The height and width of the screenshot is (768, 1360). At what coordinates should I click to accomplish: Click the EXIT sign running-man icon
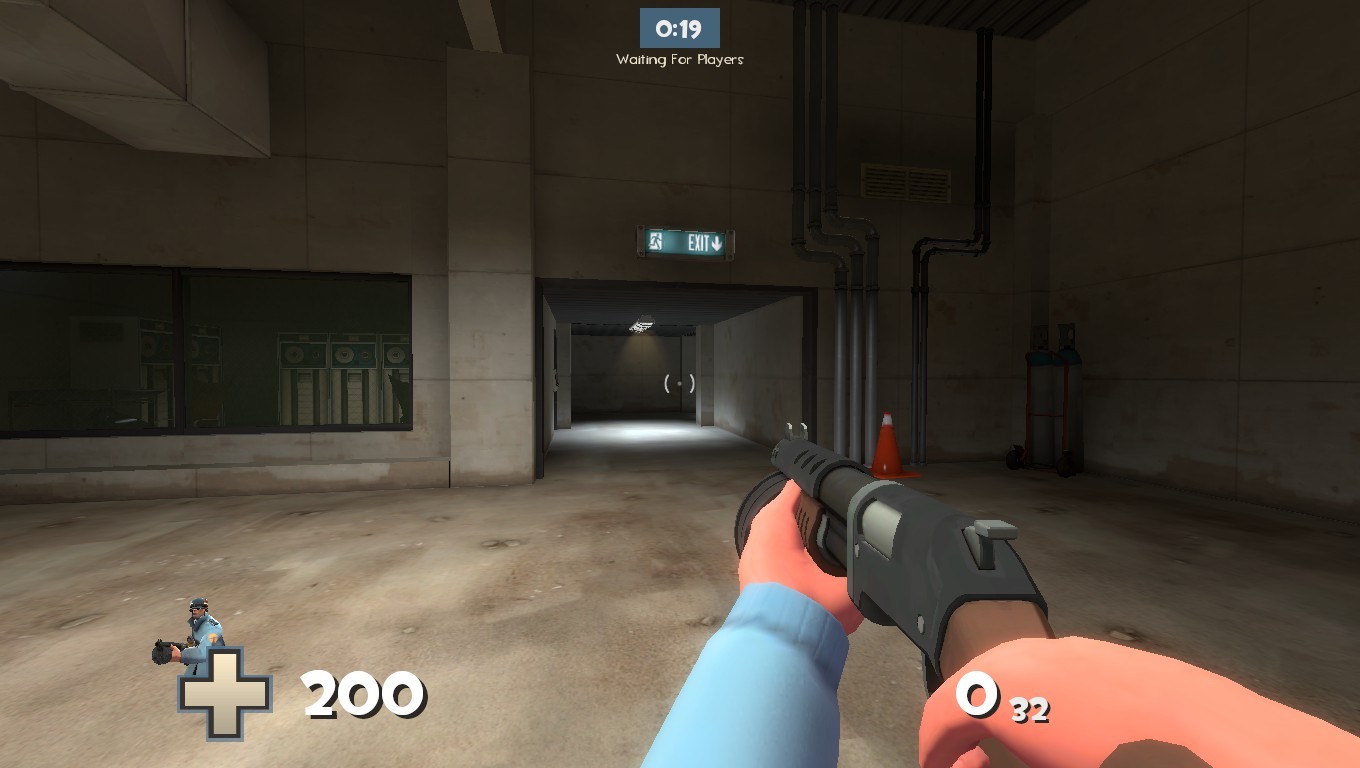[655, 243]
